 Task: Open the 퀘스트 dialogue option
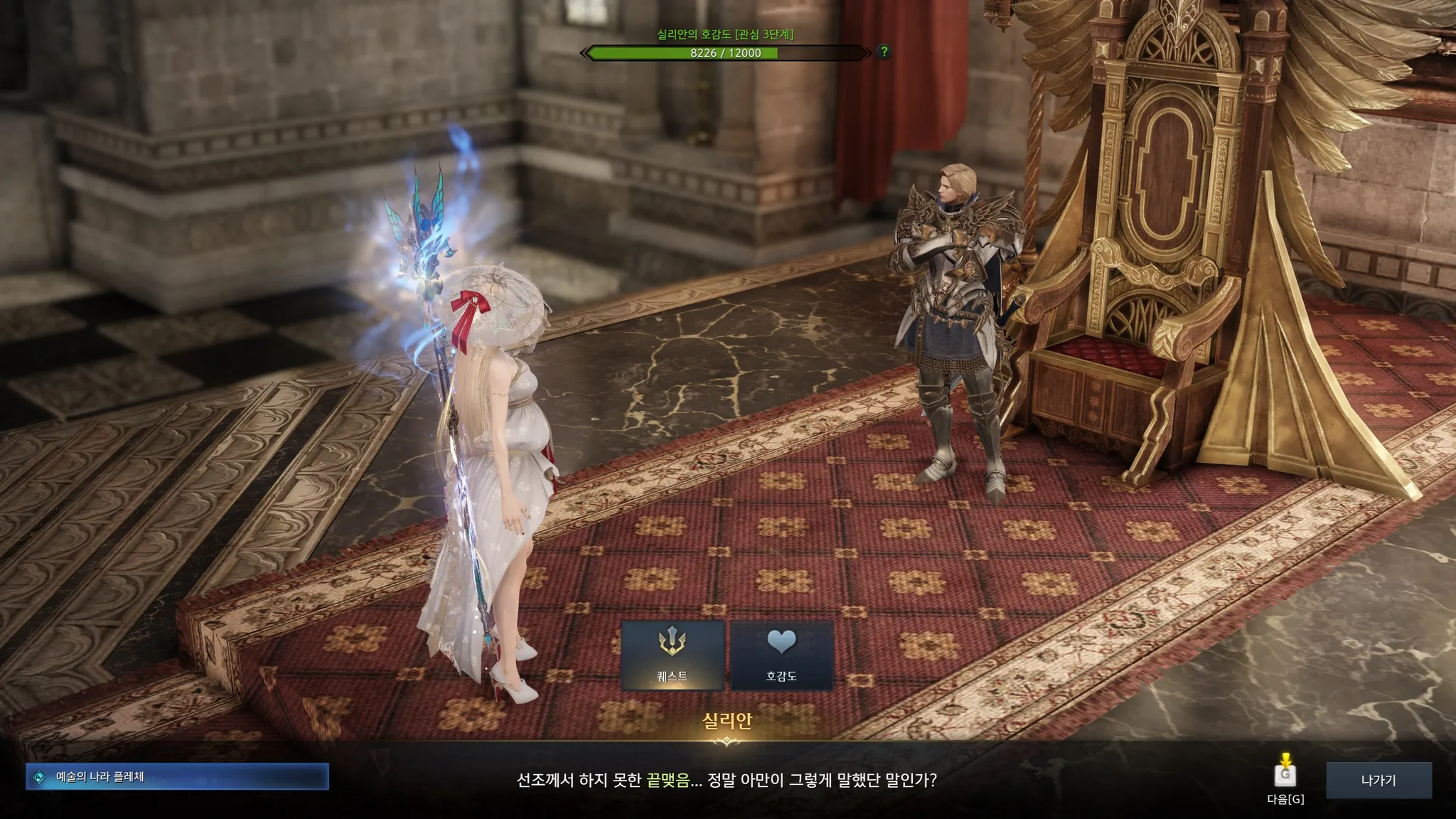(x=673, y=655)
